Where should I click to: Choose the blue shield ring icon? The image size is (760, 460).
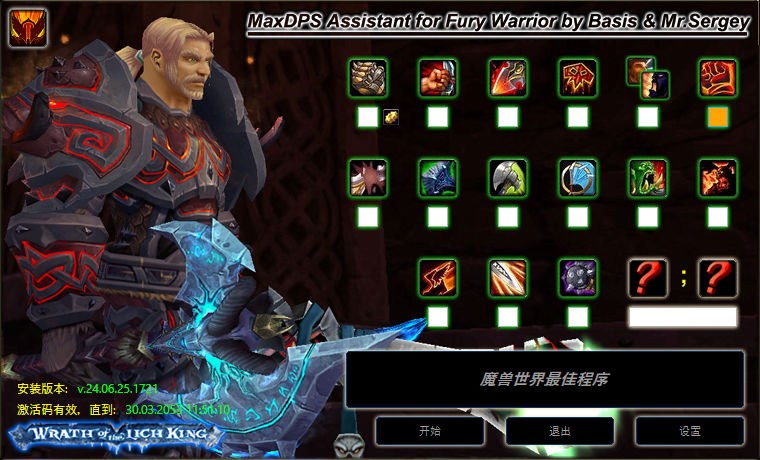pyautogui.click(x=578, y=177)
